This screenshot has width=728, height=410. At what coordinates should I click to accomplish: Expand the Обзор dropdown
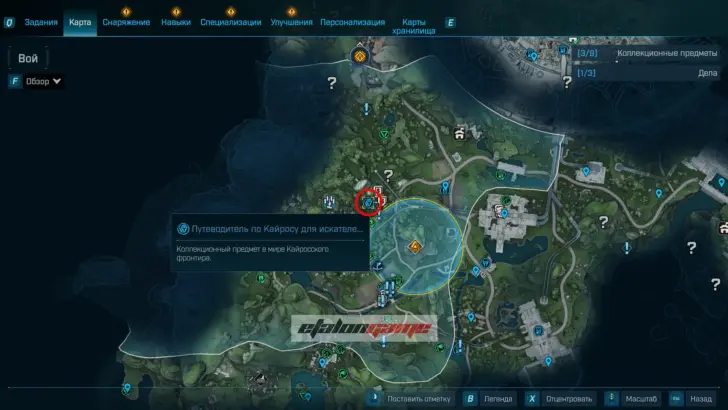[x=43, y=81]
